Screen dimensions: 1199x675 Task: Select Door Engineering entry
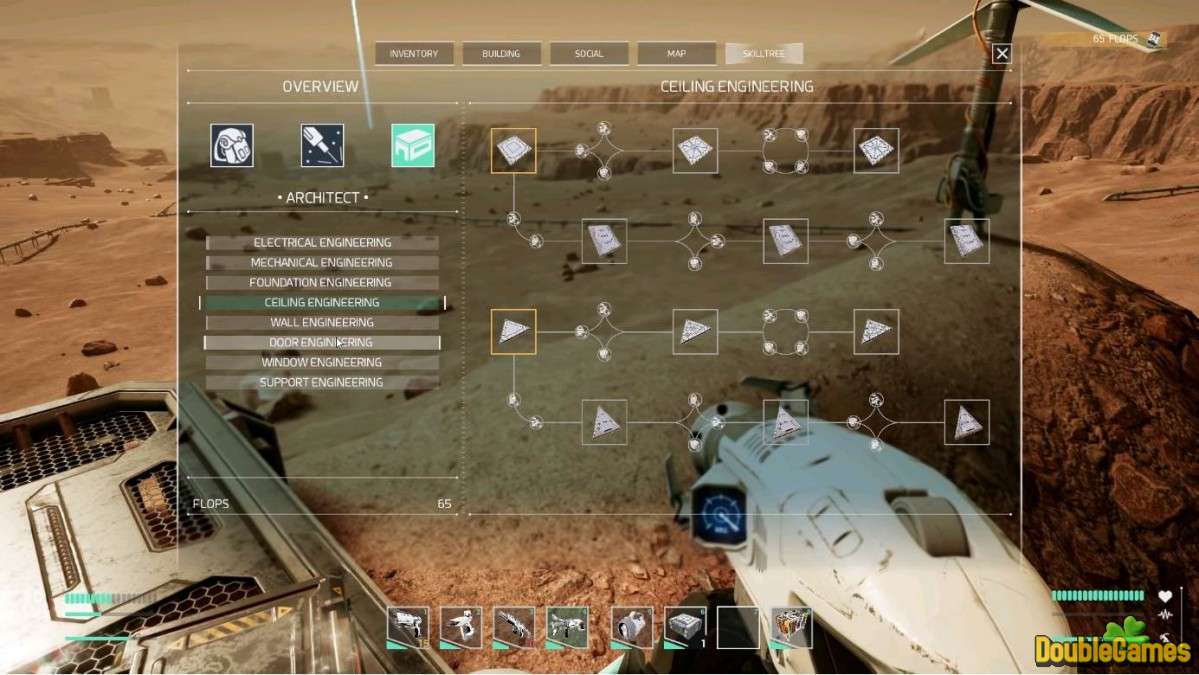click(322, 342)
